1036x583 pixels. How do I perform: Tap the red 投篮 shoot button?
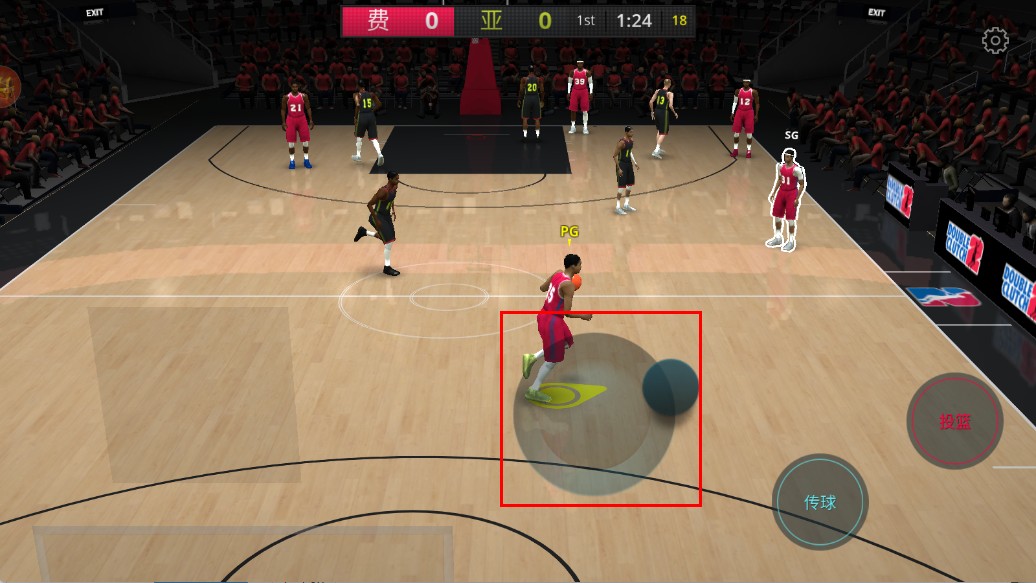point(954,422)
